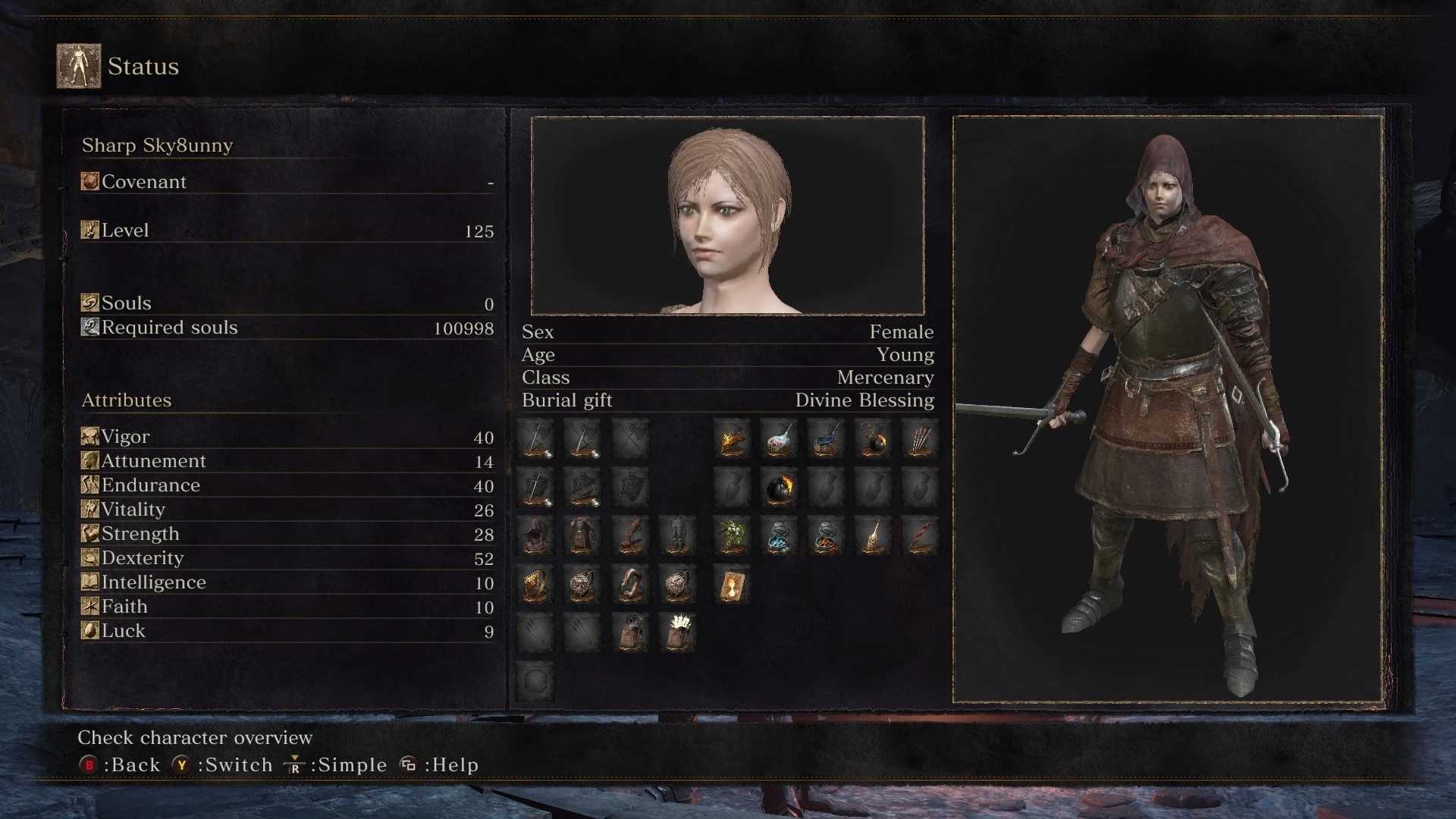Choose the gauntlets armor slot
The width and height of the screenshot is (1456, 819).
(629, 536)
